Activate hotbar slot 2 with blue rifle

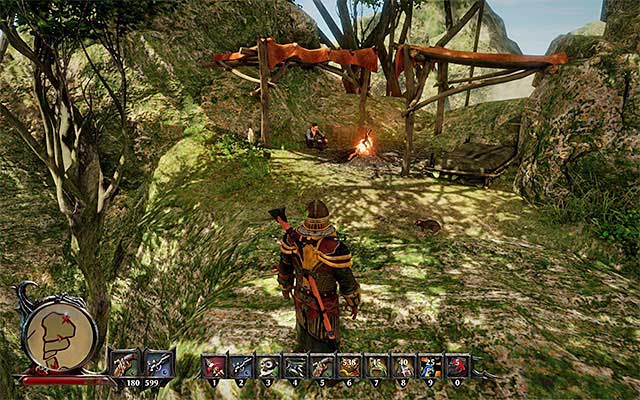[241, 366]
